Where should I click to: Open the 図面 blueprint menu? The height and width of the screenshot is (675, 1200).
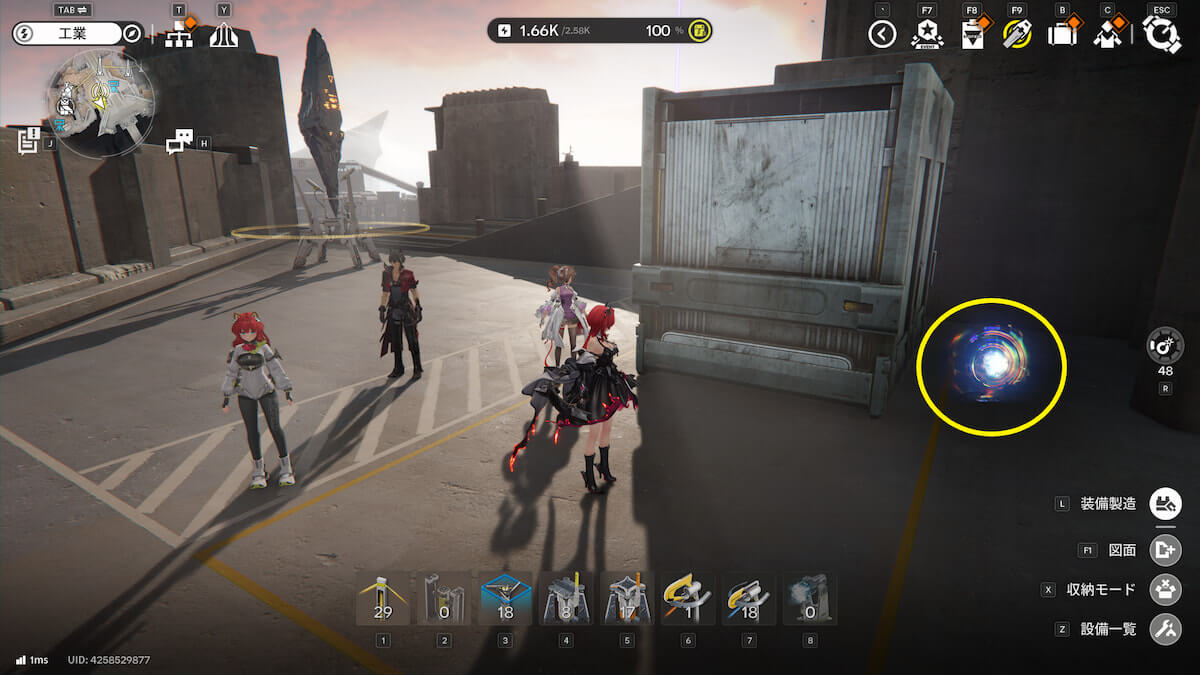(x=1165, y=550)
